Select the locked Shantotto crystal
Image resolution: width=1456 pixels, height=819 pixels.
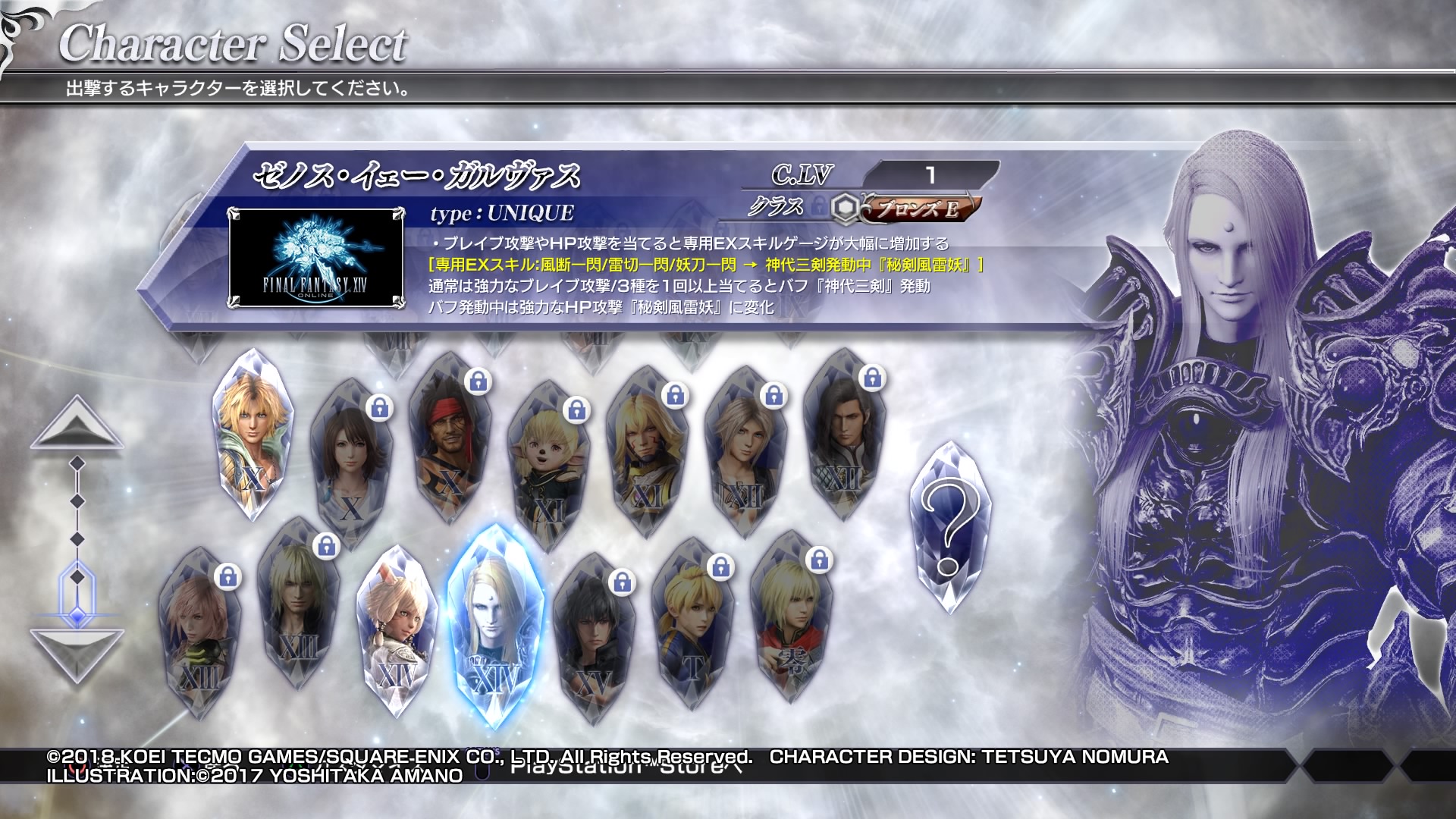pos(548,463)
